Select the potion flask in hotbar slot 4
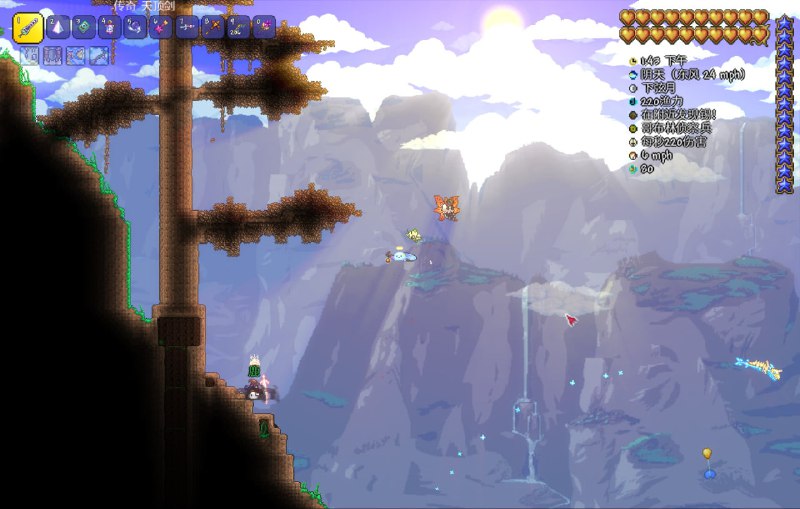This screenshot has width=800, height=509. pos(110,27)
